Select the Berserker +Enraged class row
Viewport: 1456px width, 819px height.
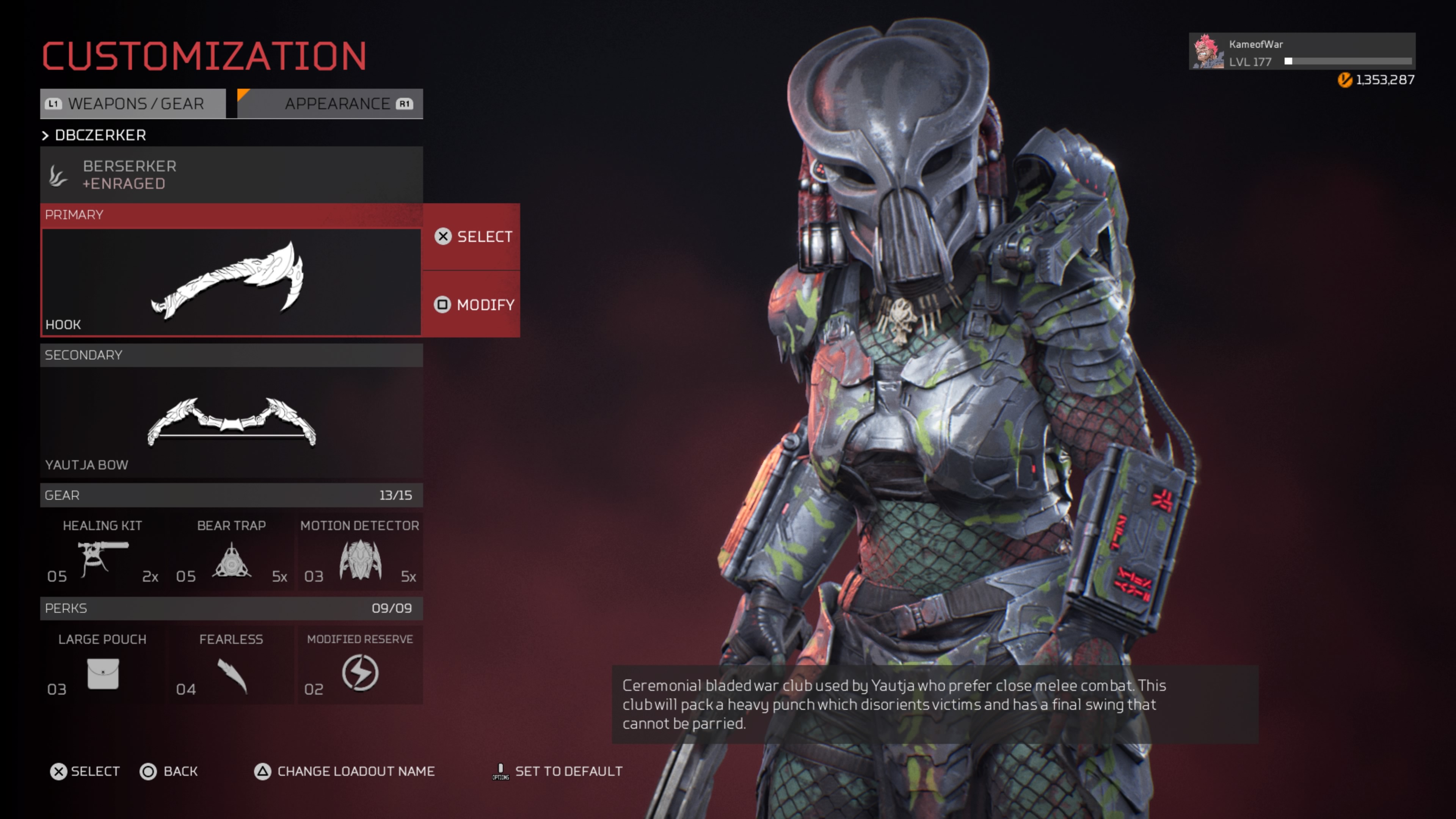tap(231, 175)
